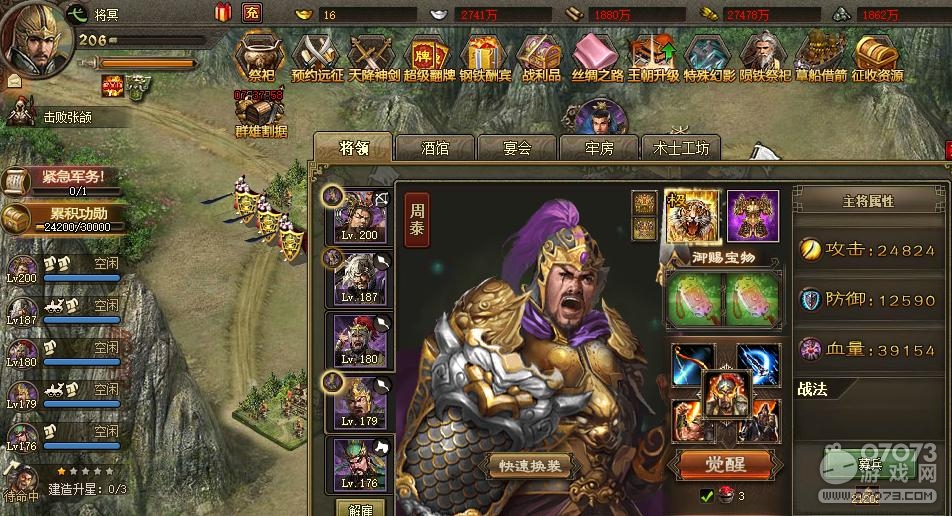Screen dimensions: 952x516
Task: Switch to the 酒馆 tavern tab
Action: point(435,148)
